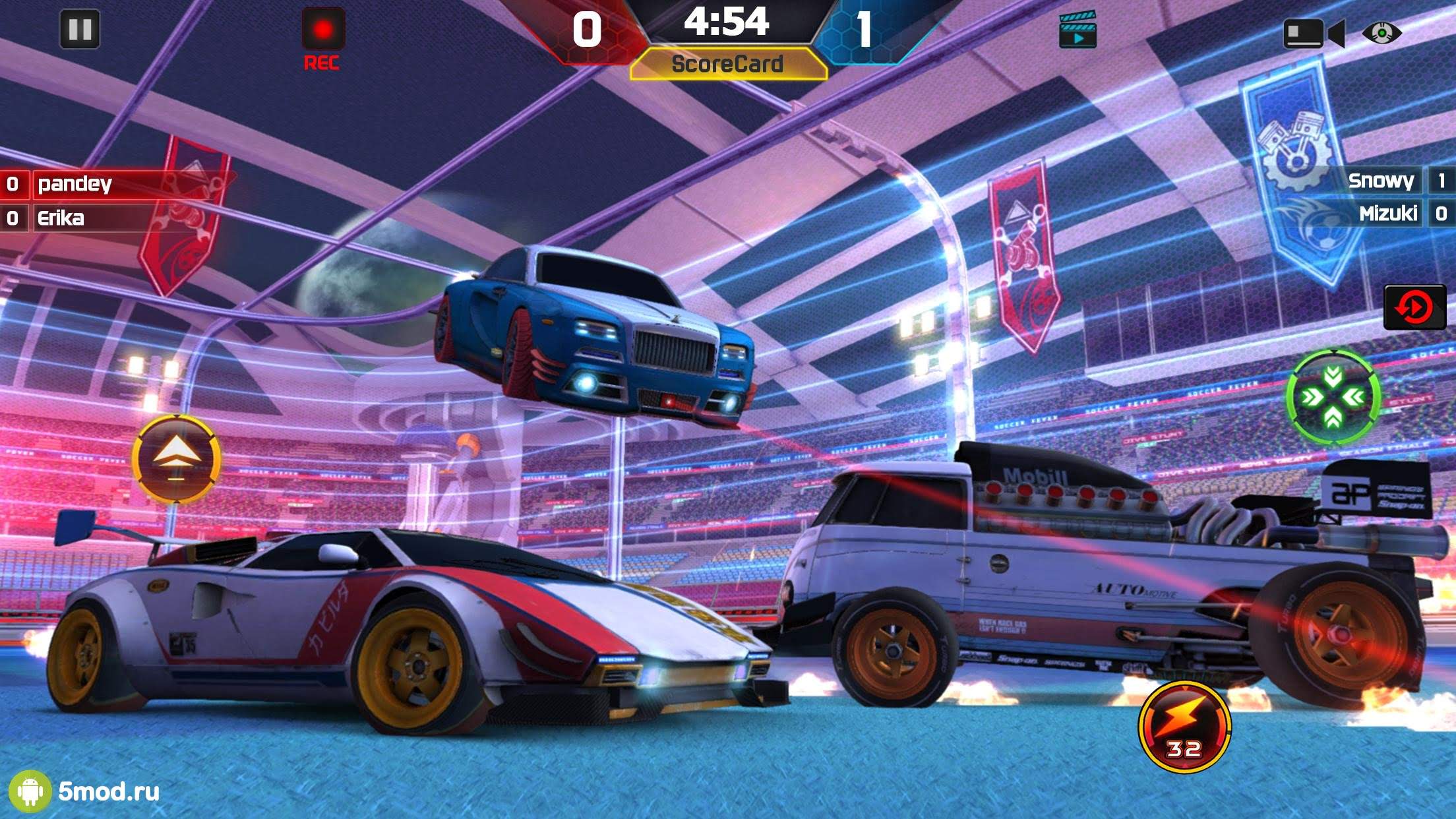Image resolution: width=1456 pixels, height=819 pixels.
Task: Select player Erika in the red team list
Action: click(x=61, y=218)
